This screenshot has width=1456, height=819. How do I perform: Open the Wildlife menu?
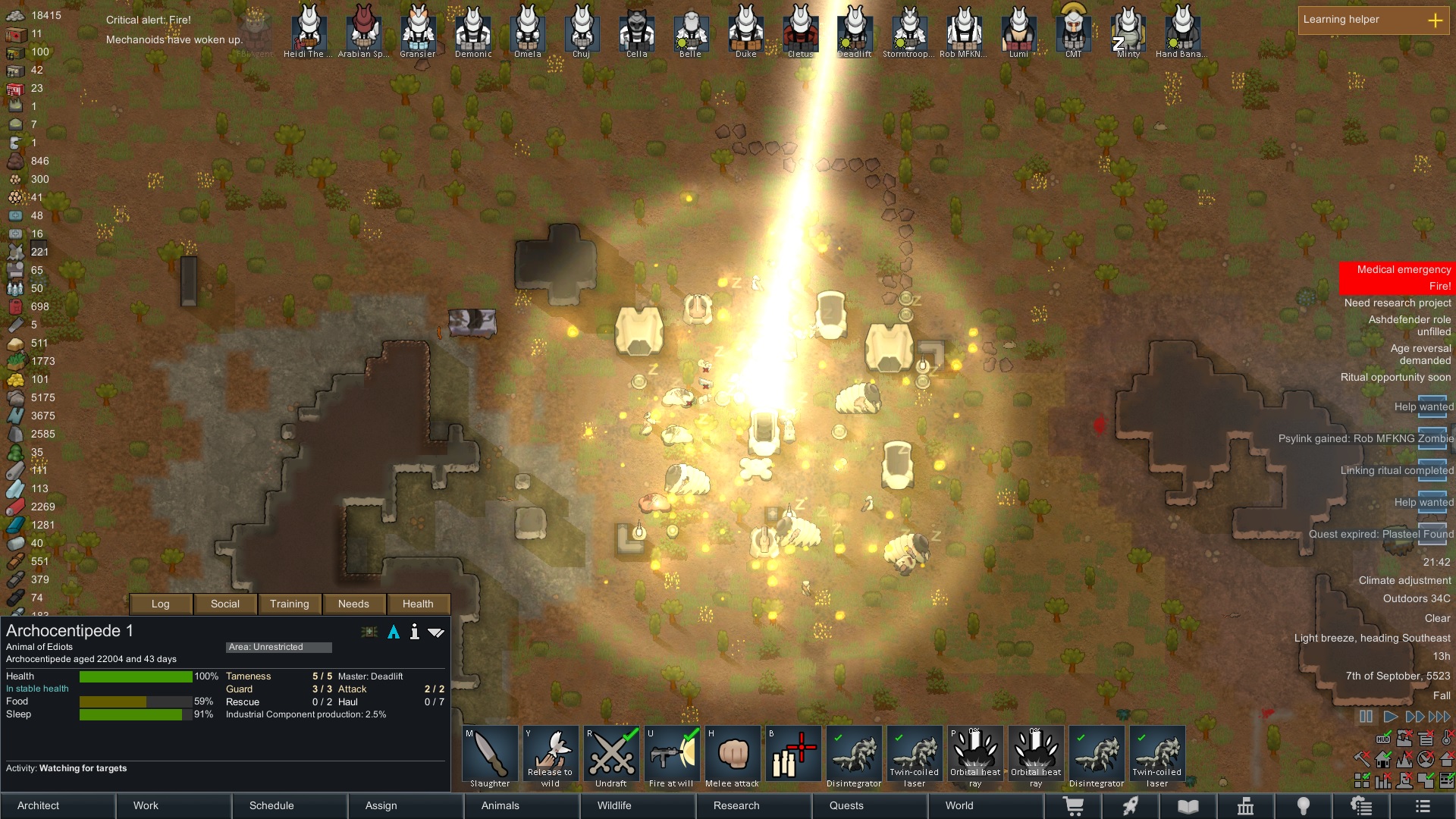click(x=614, y=805)
